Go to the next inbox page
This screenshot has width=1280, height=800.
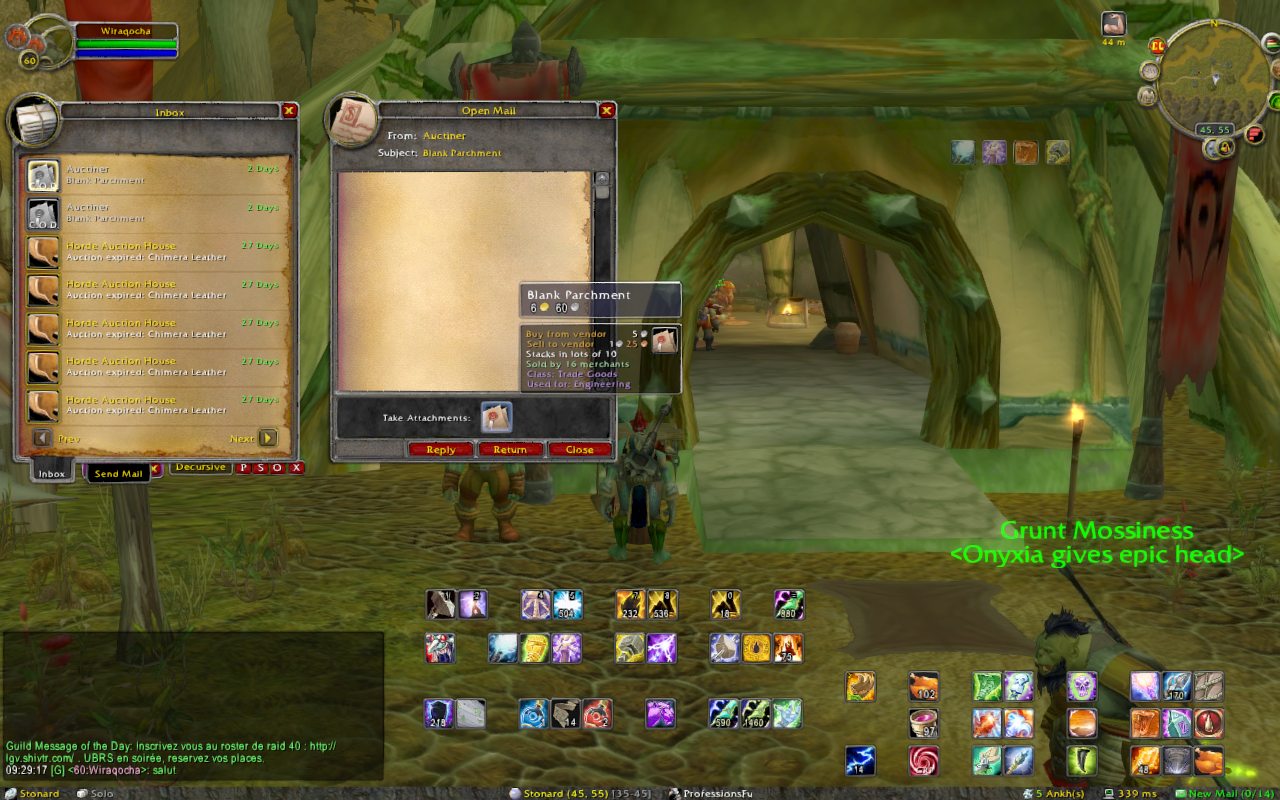[267, 438]
